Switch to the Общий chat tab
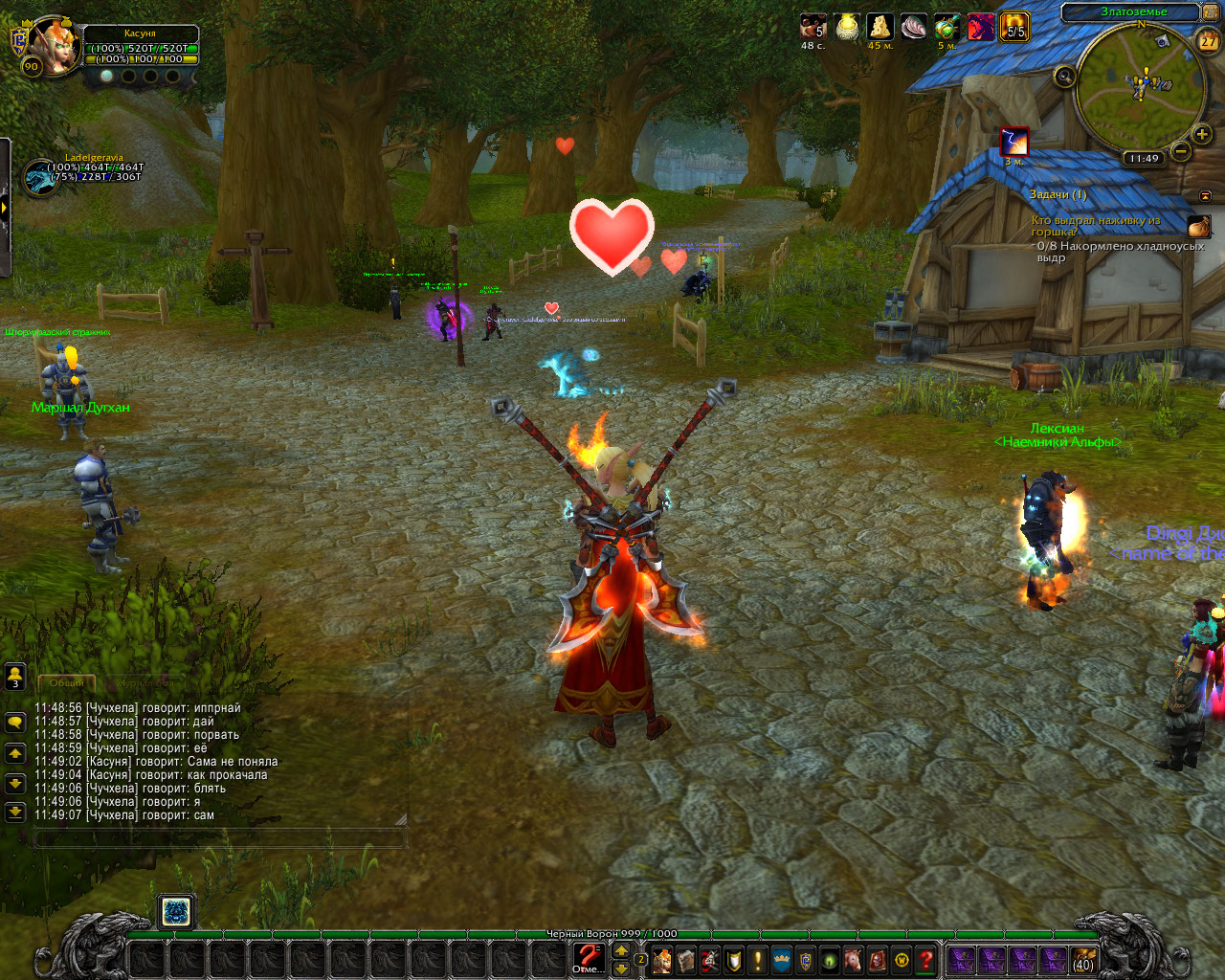 point(66,683)
